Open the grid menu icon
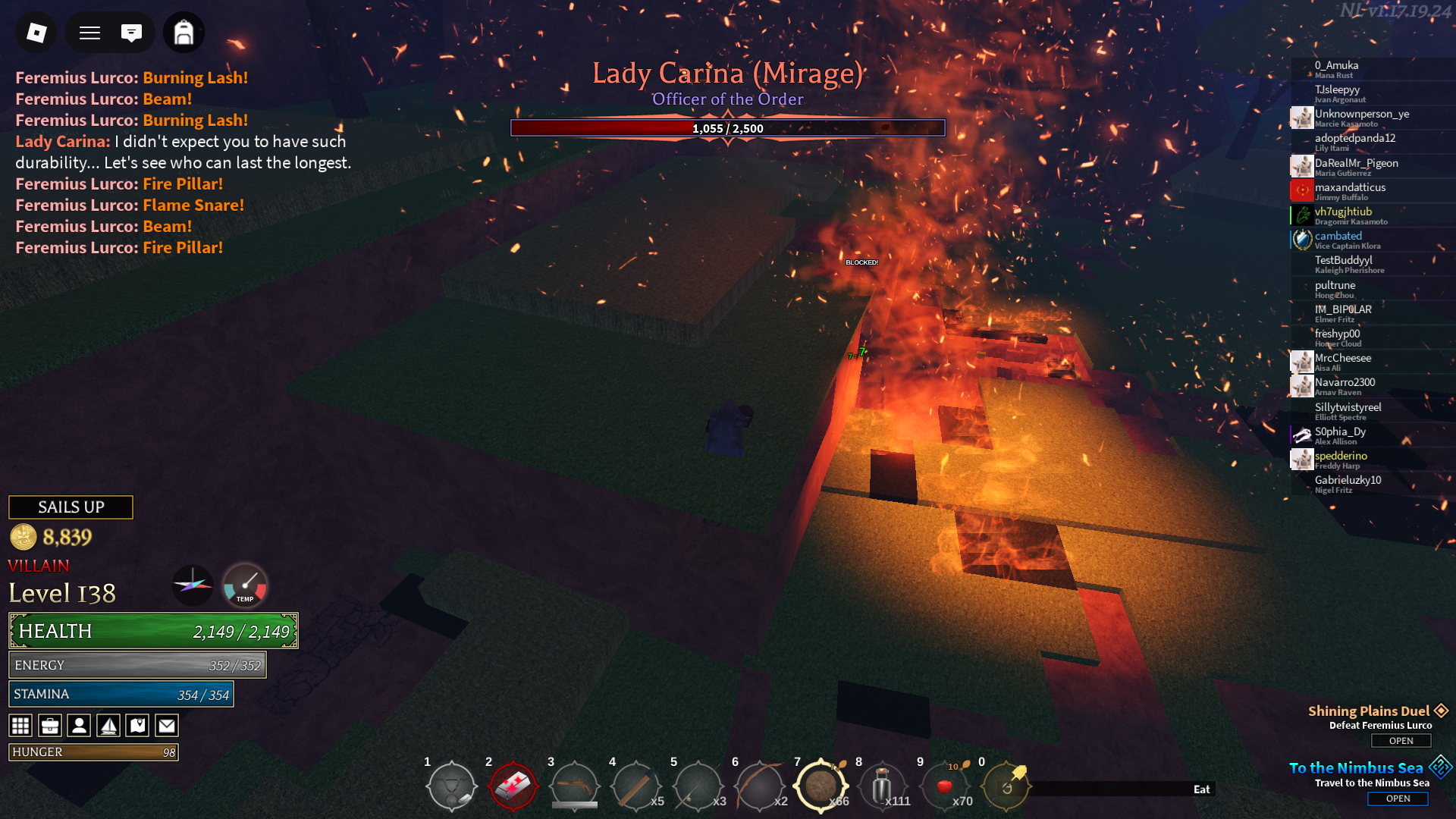The width and height of the screenshot is (1456, 819). click(20, 726)
